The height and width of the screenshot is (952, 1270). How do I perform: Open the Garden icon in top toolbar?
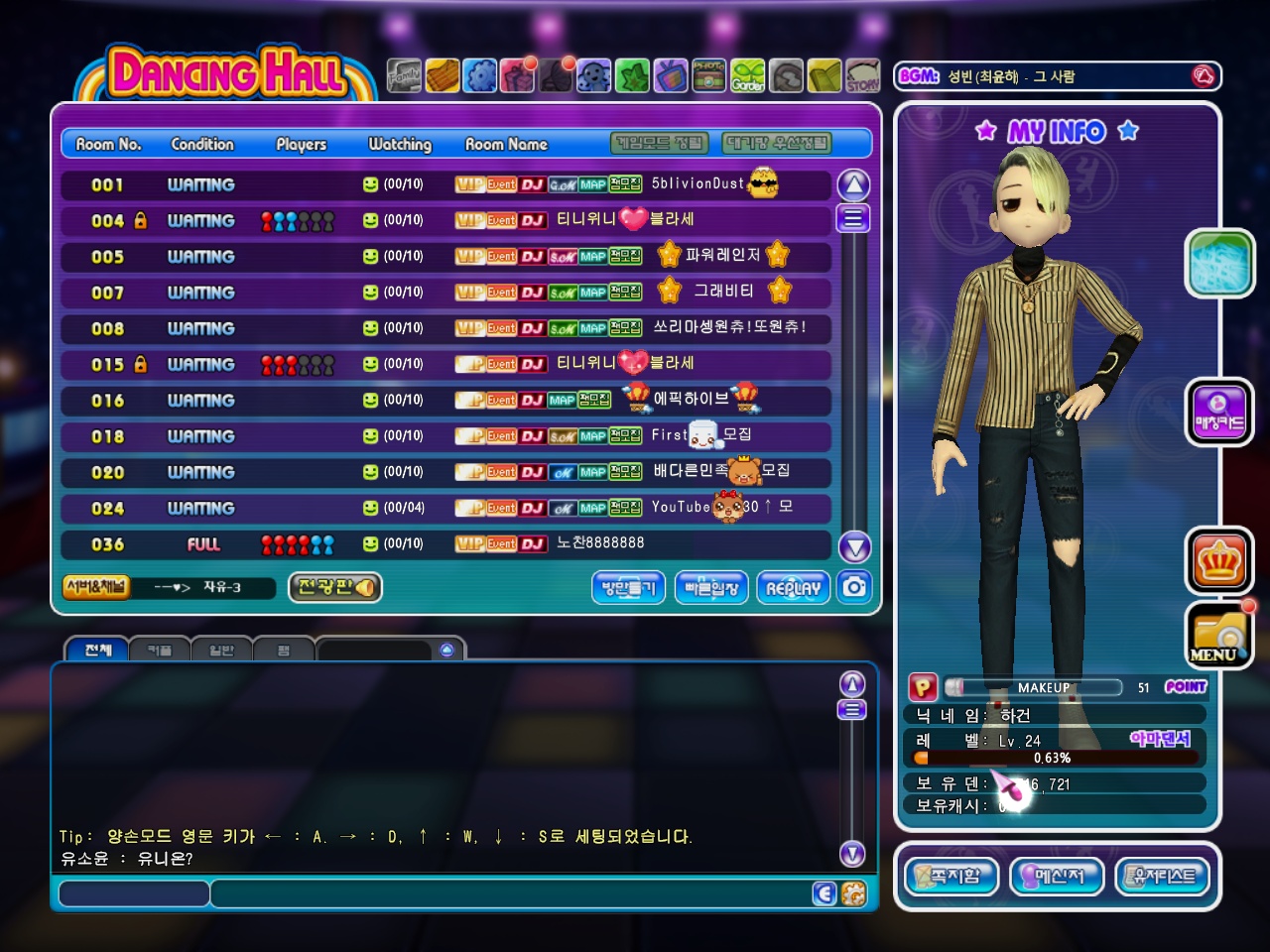pyautogui.click(x=748, y=75)
